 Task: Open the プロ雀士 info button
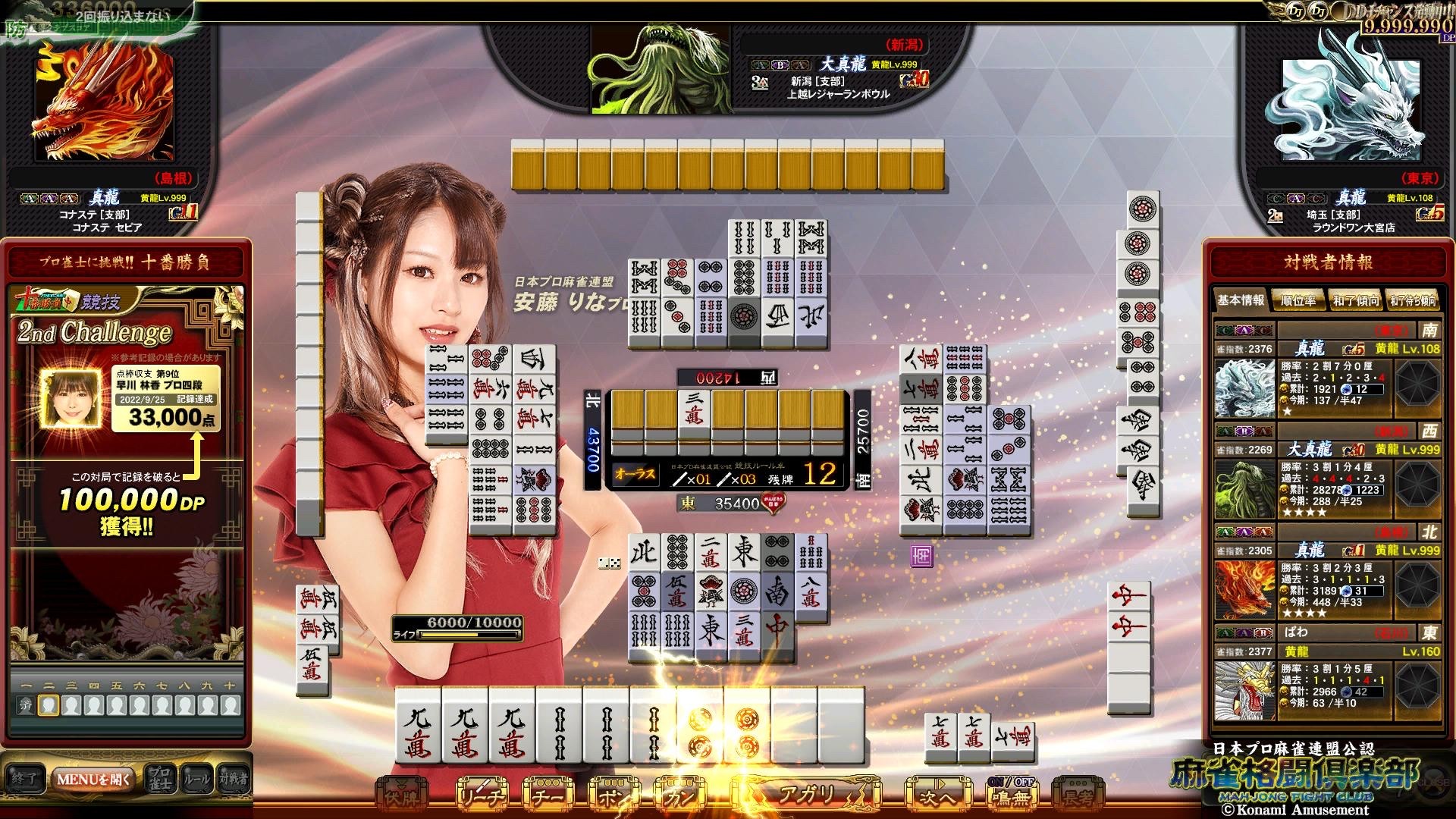pyautogui.click(x=159, y=779)
